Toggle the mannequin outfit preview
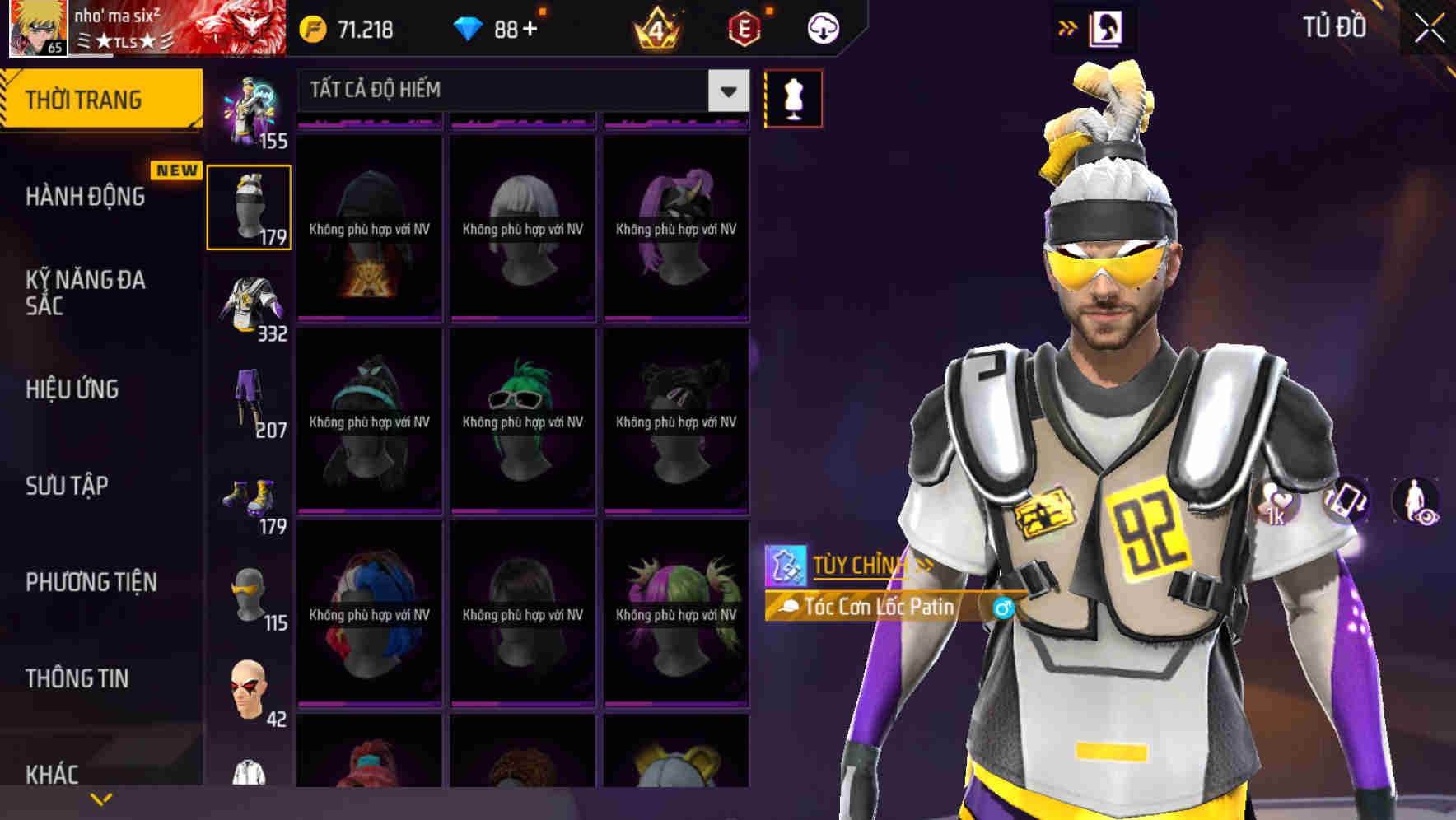 point(793,97)
